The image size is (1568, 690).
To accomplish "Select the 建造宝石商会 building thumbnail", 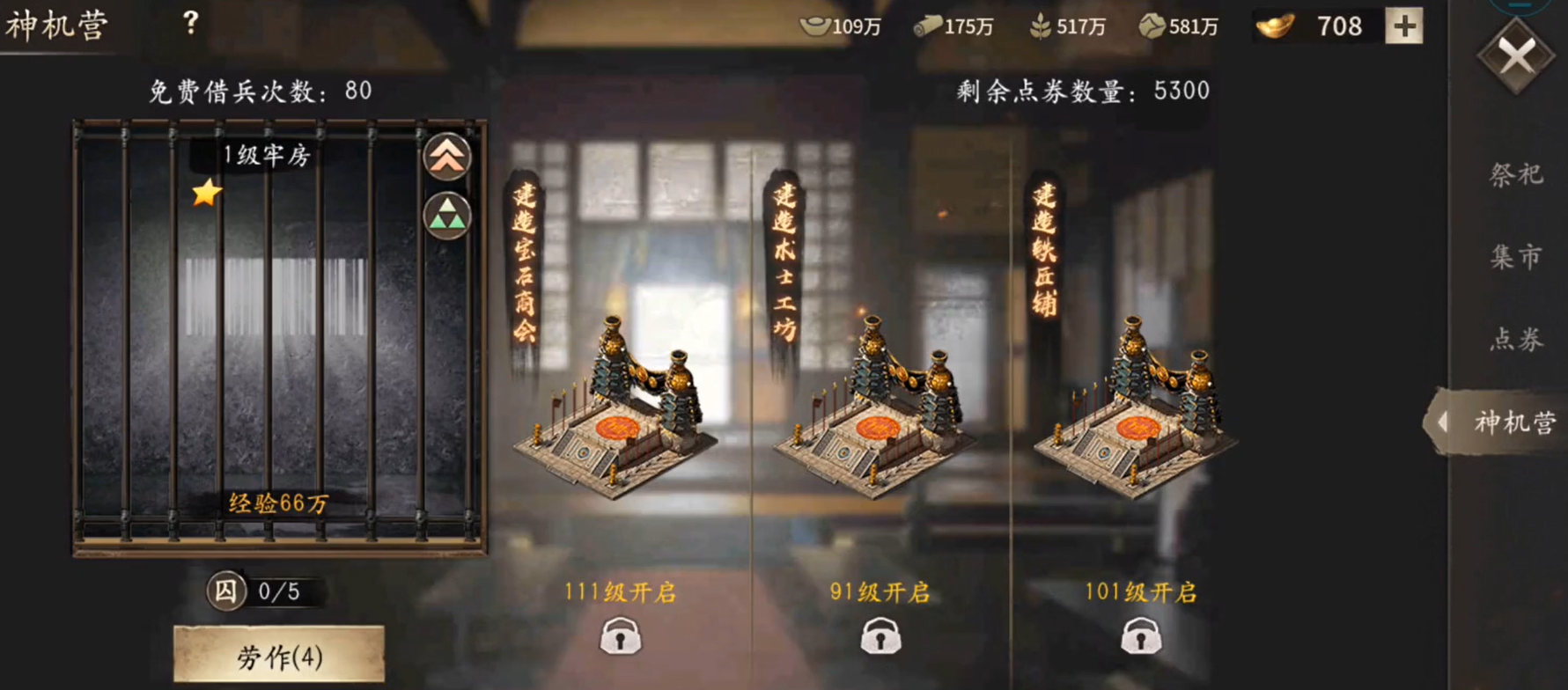I will 619,414.
